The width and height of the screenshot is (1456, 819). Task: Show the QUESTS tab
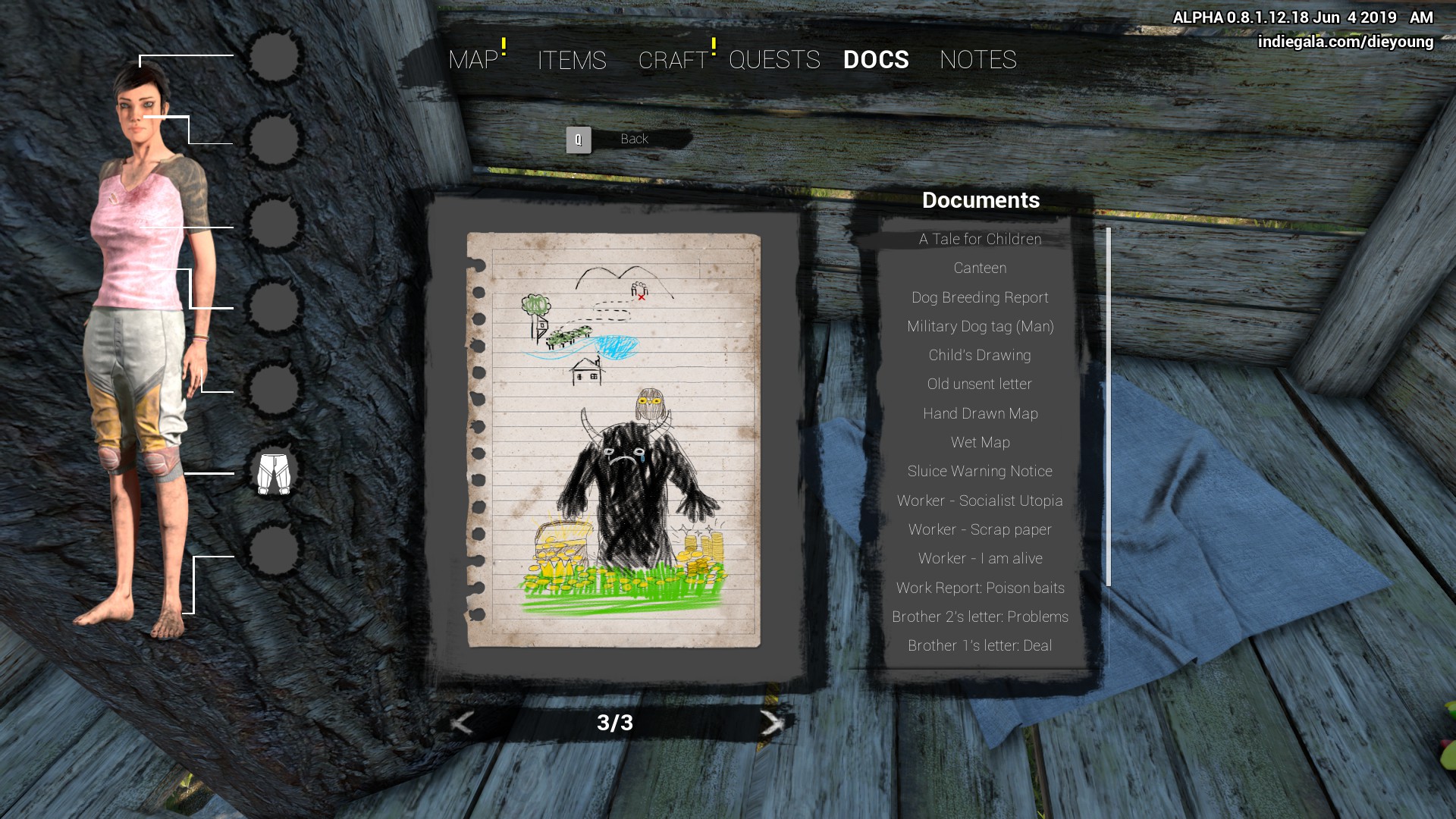pyautogui.click(x=774, y=60)
